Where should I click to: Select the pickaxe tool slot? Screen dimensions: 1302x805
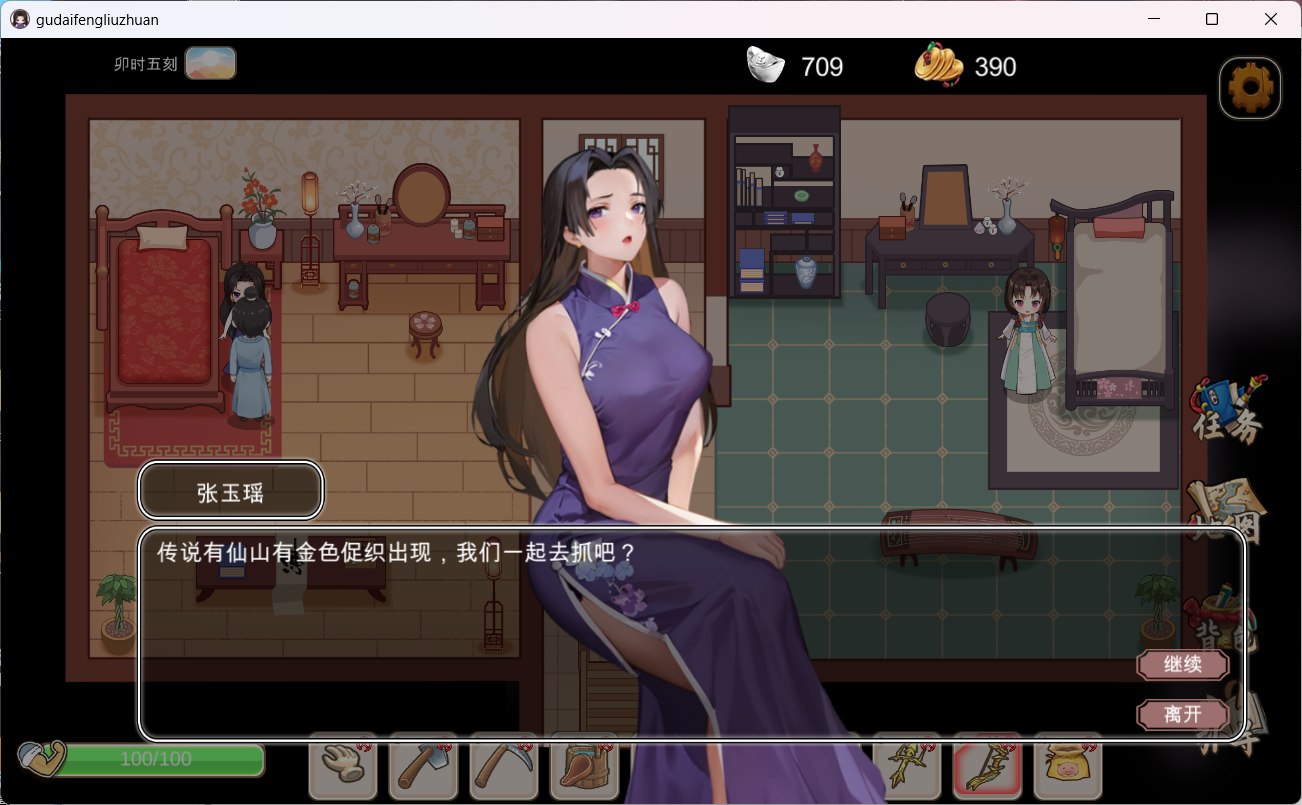click(x=503, y=768)
